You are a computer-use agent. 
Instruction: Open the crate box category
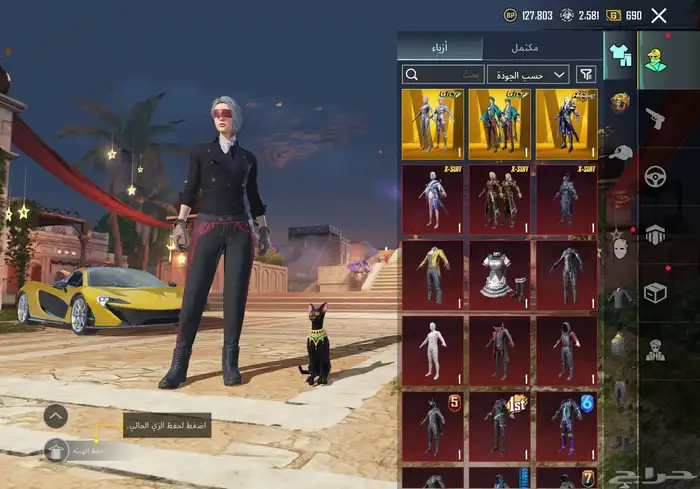pyautogui.click(x=656, y=292)
